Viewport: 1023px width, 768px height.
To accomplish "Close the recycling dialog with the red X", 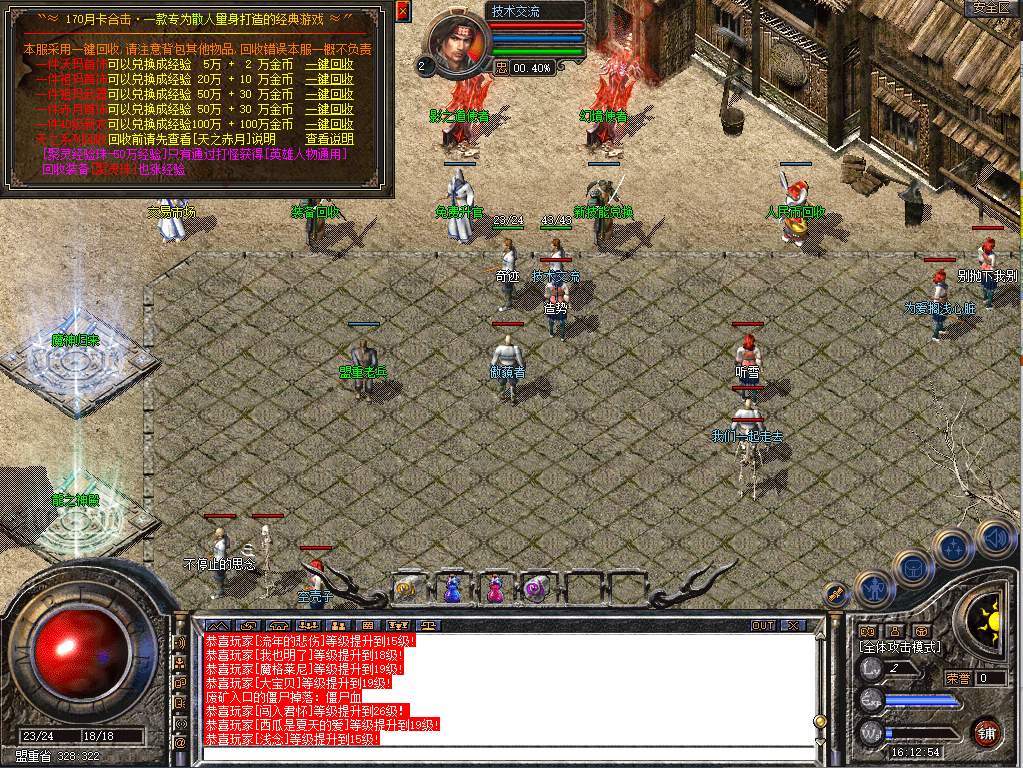I will pyautogui.click(x=402, y=11).
